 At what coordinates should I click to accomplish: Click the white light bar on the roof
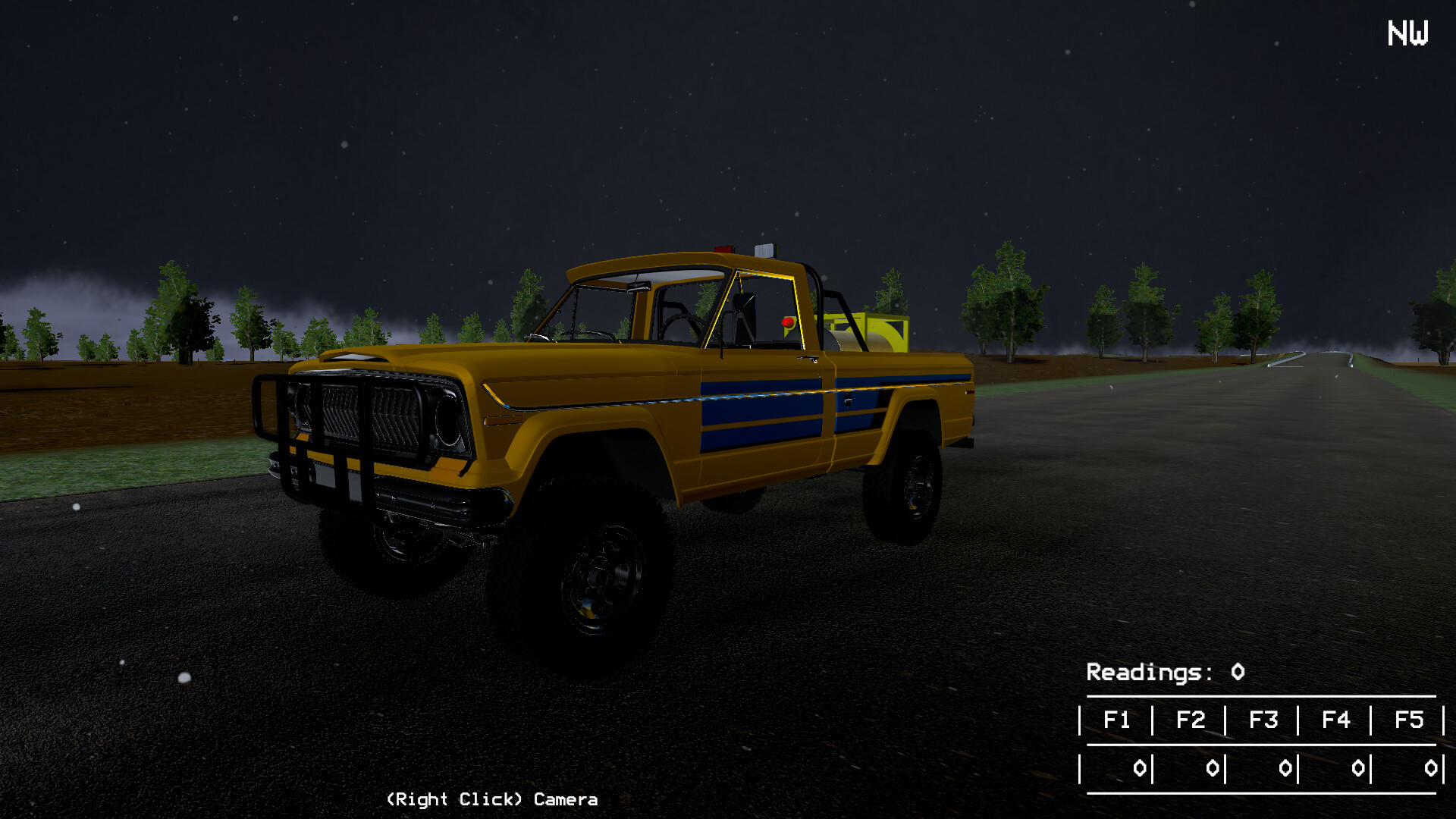pos(766,250)
